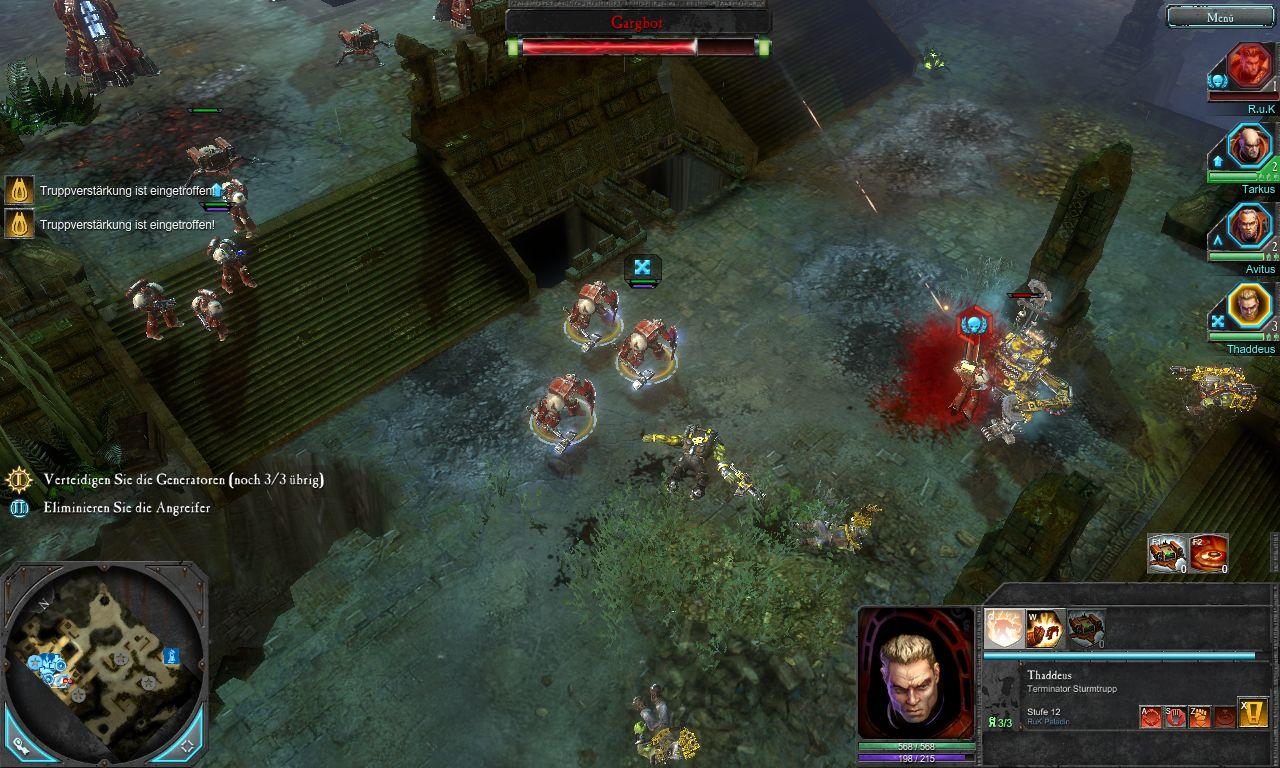Choose Avitus squad portrait
1280x768 pixels.
pos(1249,226)
